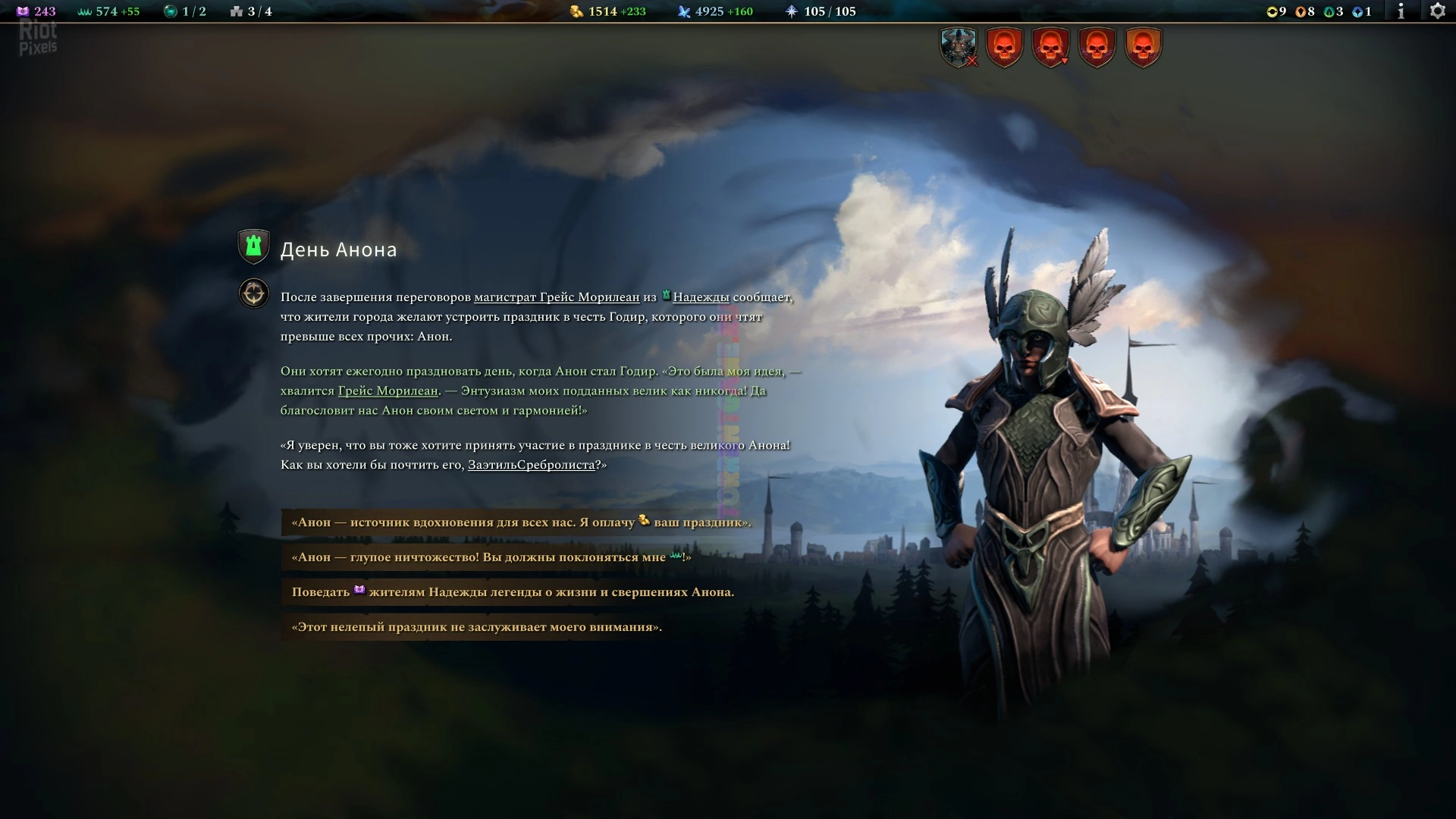Follow the Надежды city link
1456x819 pixels.
(700, 297)
